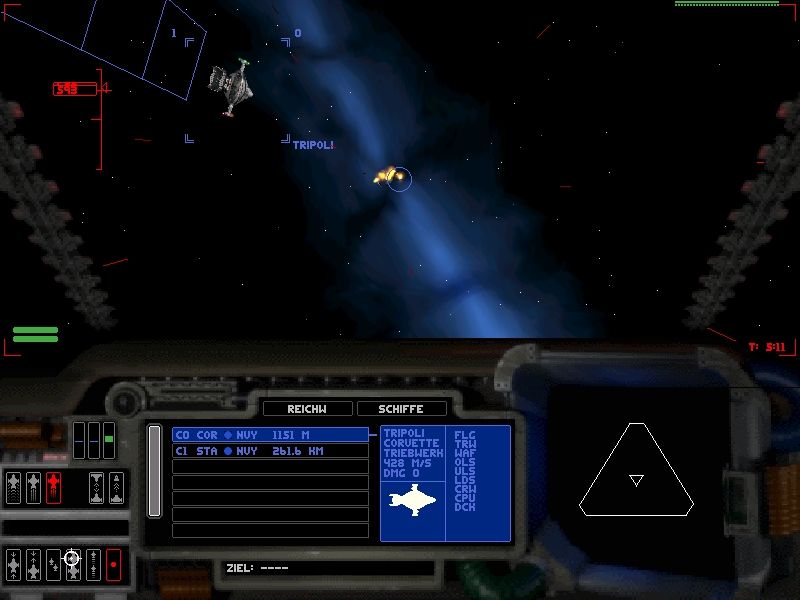Select the red dot mode icon
Screen dimensions: 800x600
pos(113,564)
